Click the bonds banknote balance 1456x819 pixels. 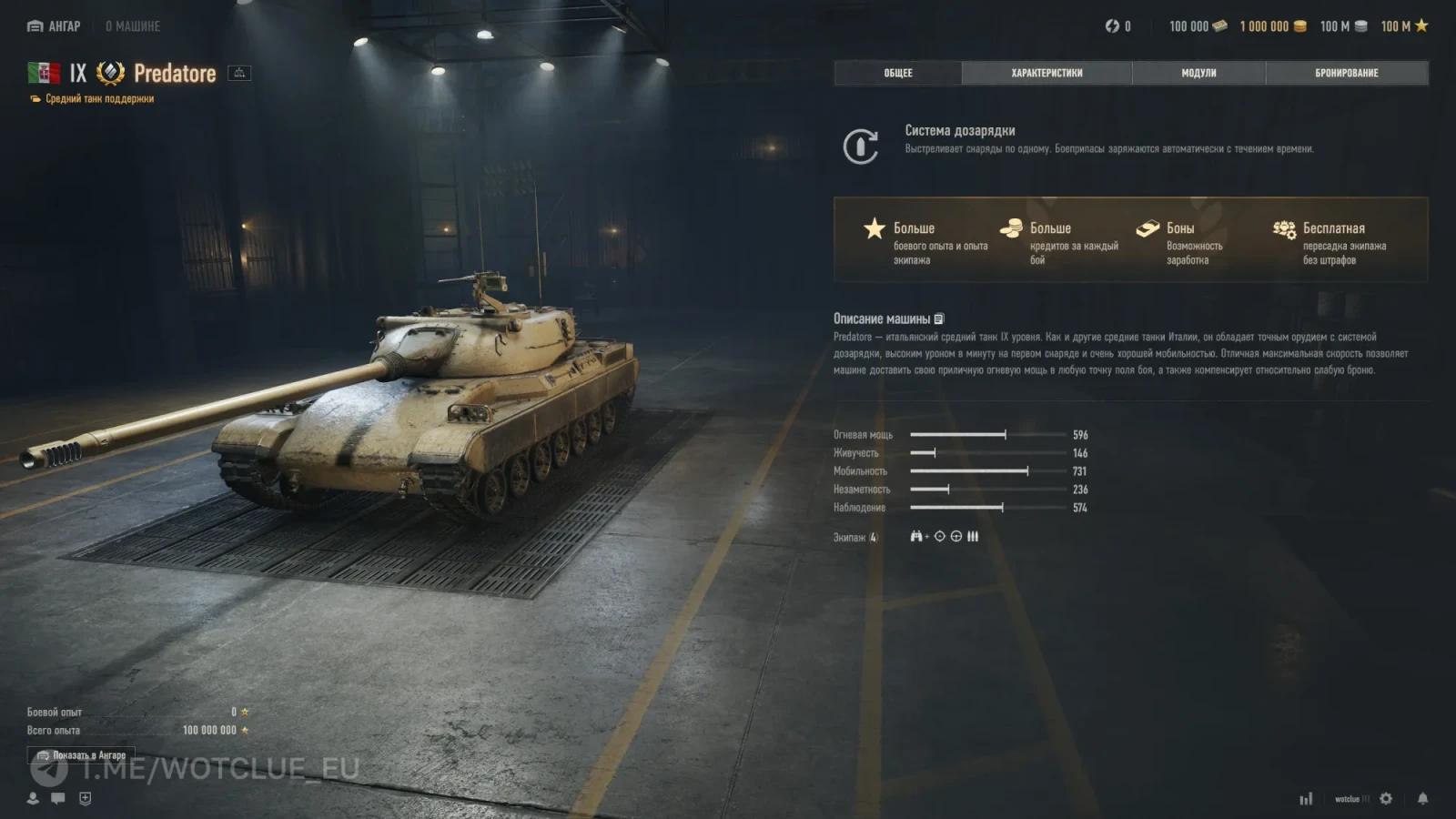click(x=1198, y=26)
